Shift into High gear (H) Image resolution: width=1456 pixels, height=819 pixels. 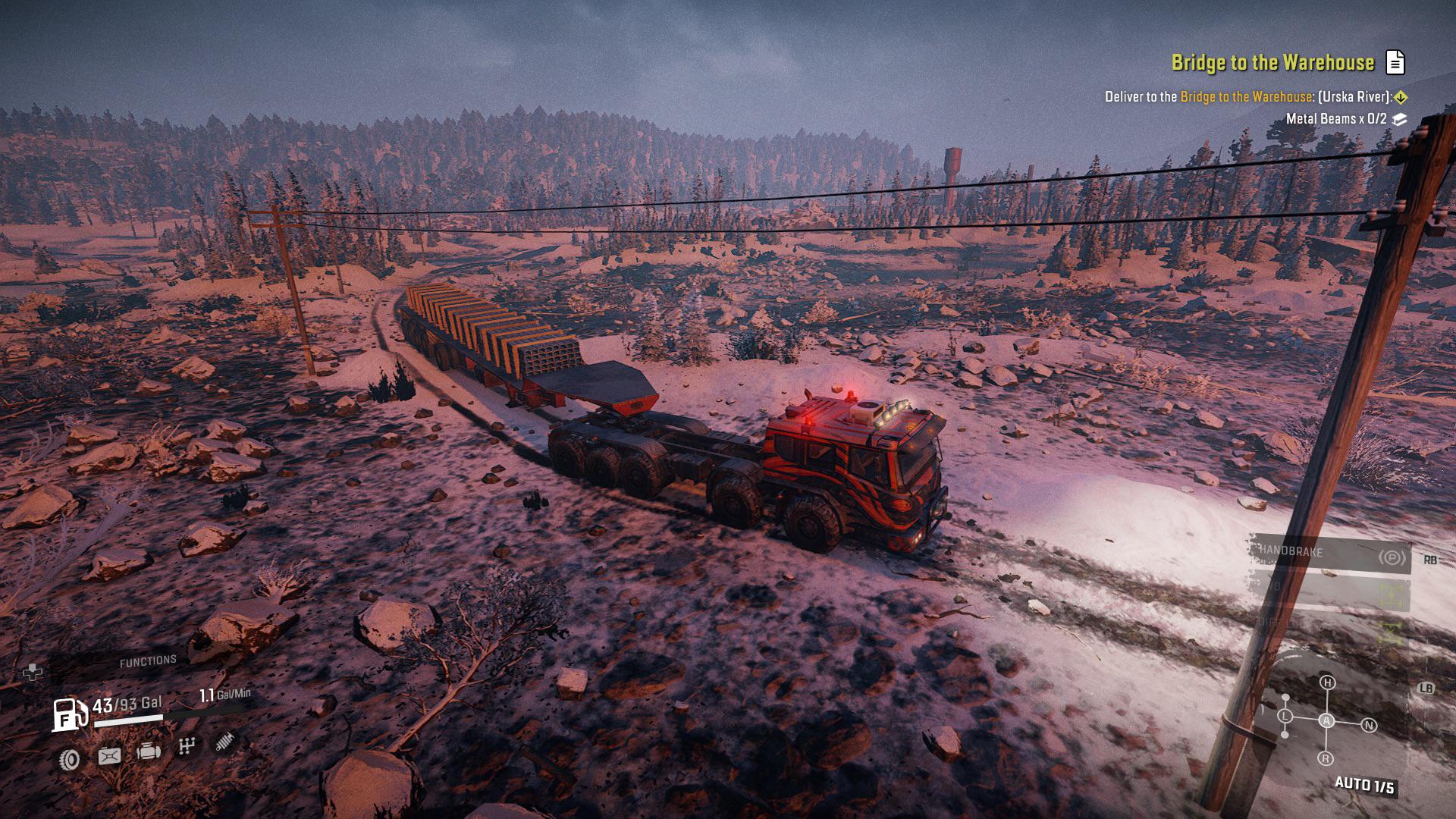point(1327,682)
